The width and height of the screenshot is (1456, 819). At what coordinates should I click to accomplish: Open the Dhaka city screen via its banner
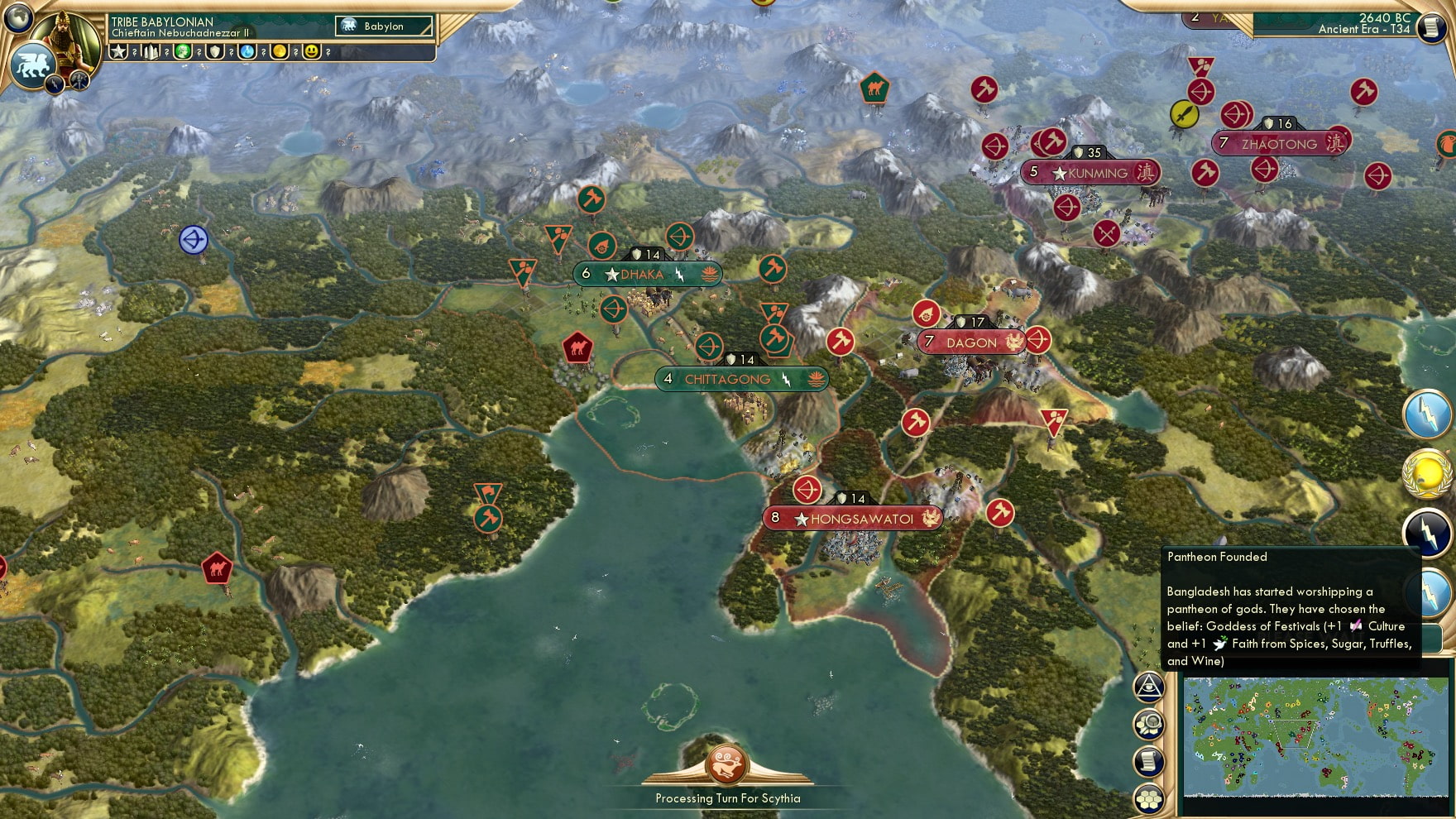click(648, 274)
